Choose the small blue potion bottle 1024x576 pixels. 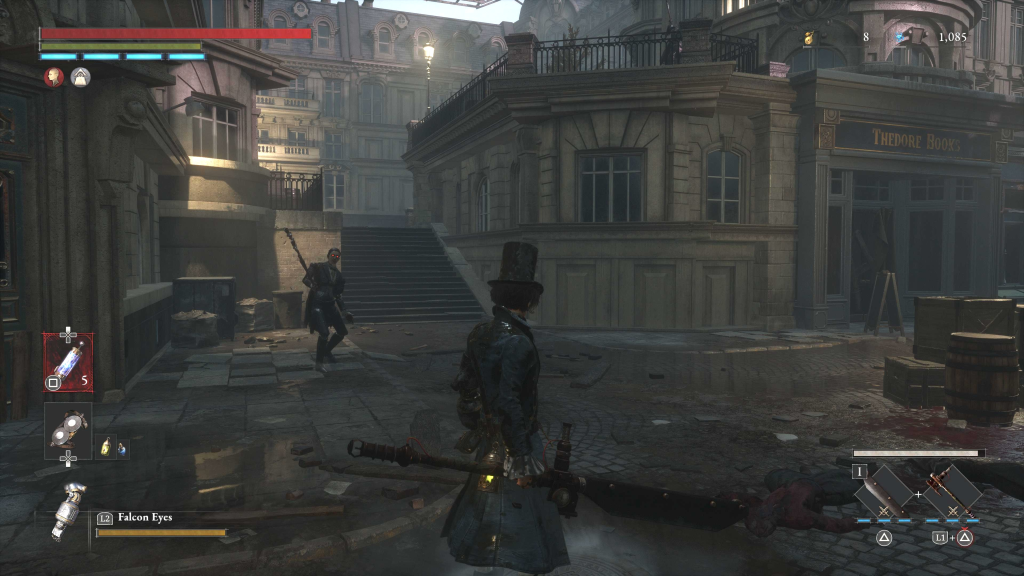point(121,449)
